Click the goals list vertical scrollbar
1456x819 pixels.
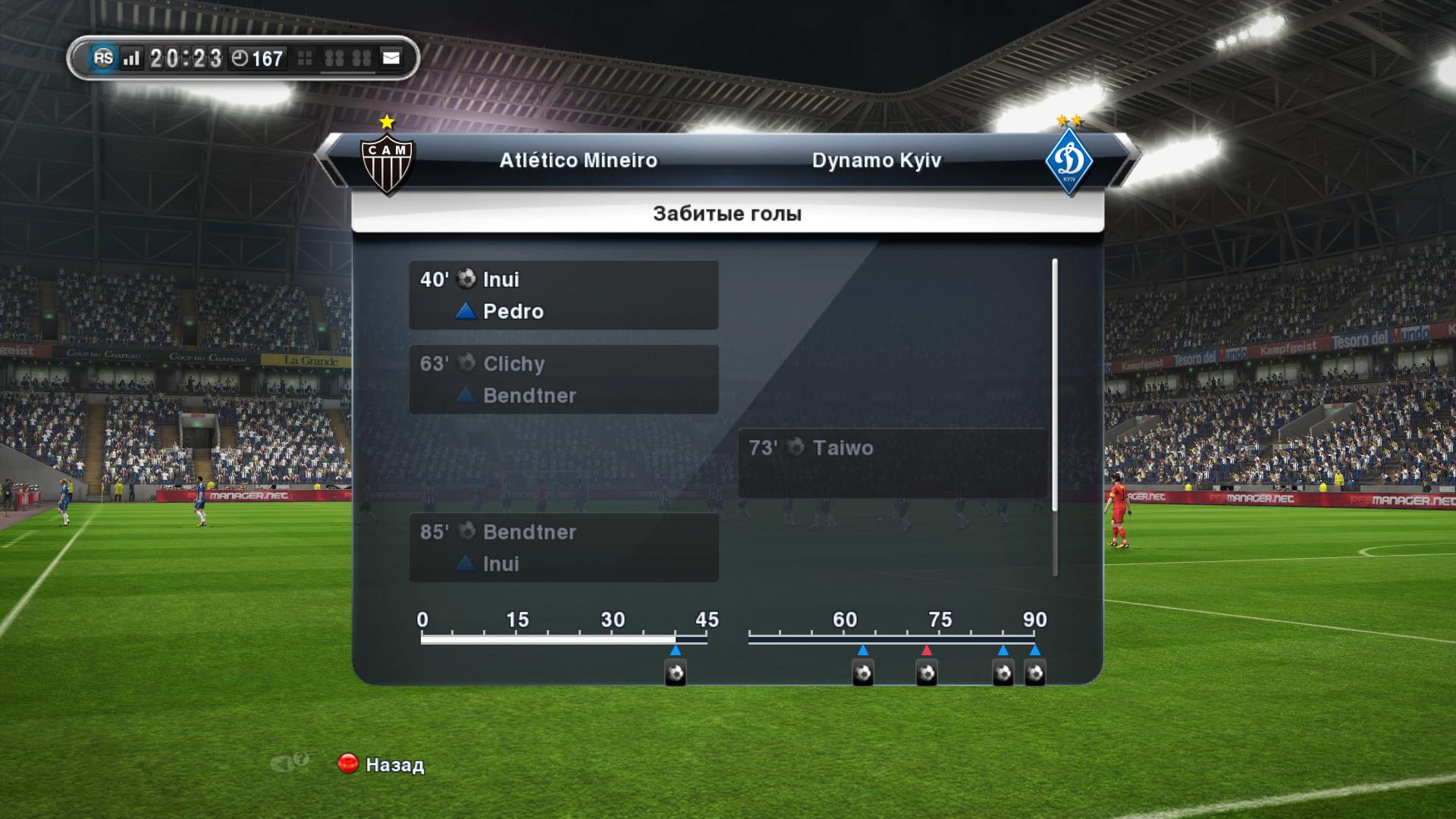pos(1054,417)
